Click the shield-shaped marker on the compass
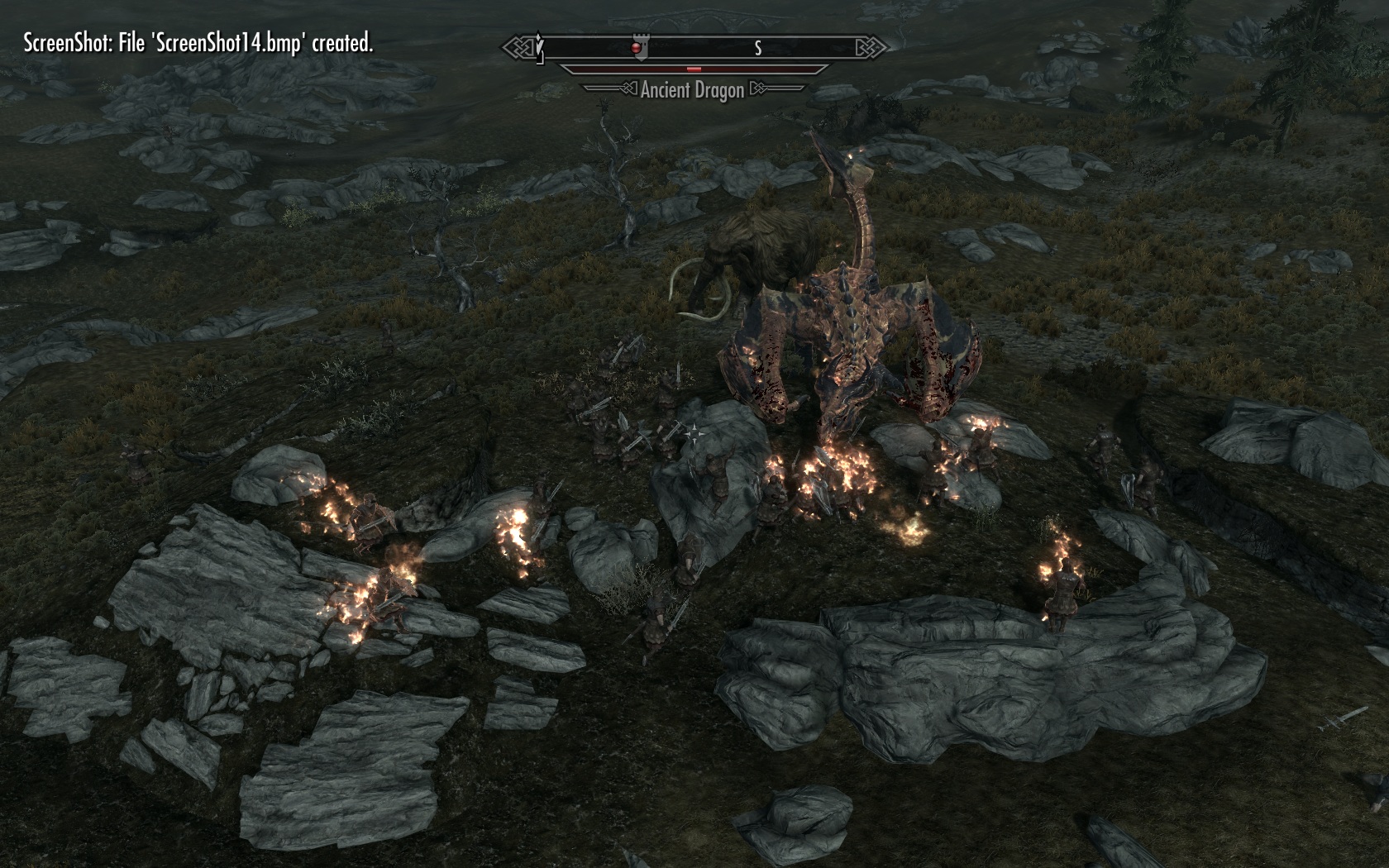 coord(637,47)
